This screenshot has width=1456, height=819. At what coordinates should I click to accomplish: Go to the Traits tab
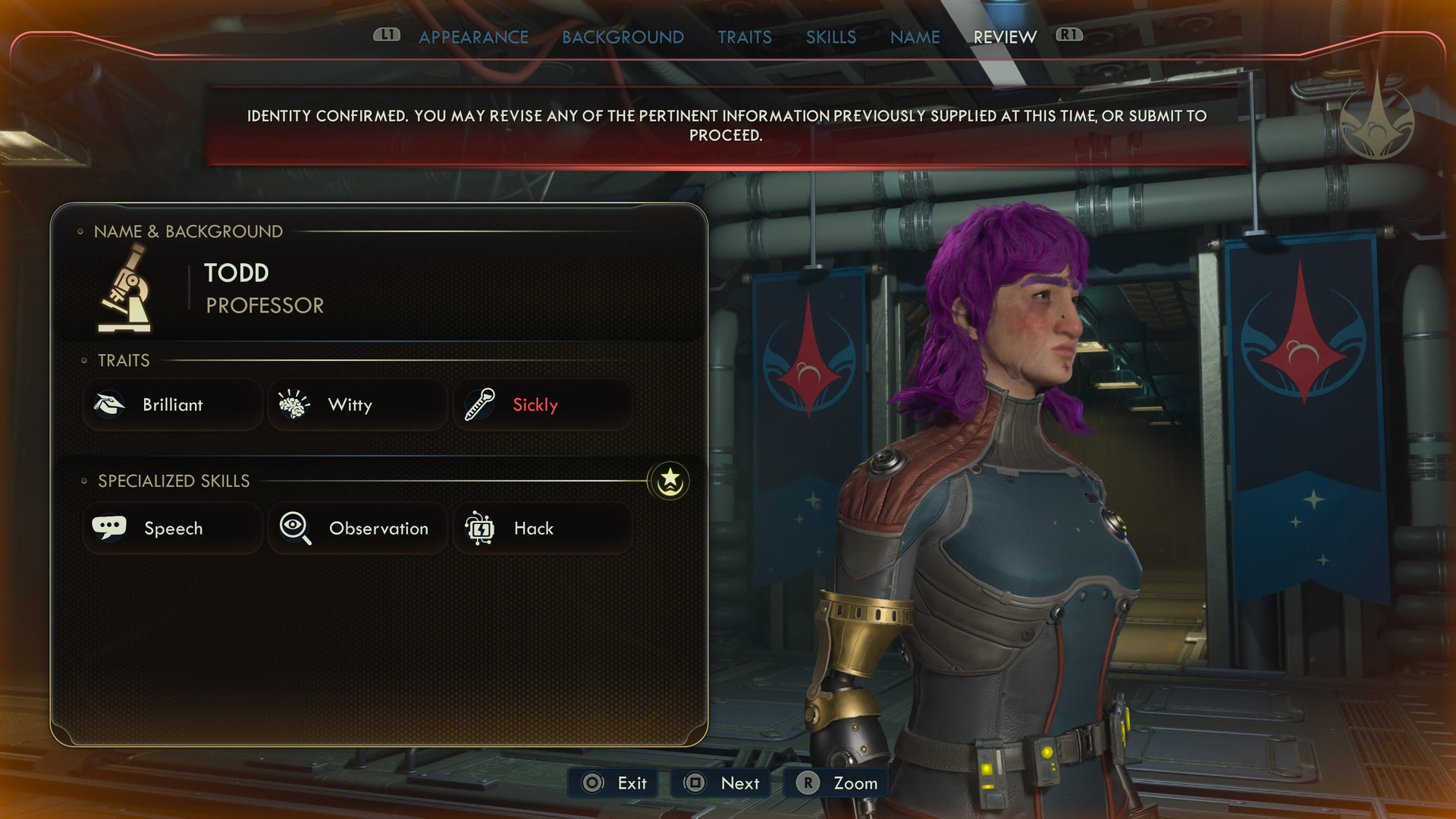tap(744, 37)
